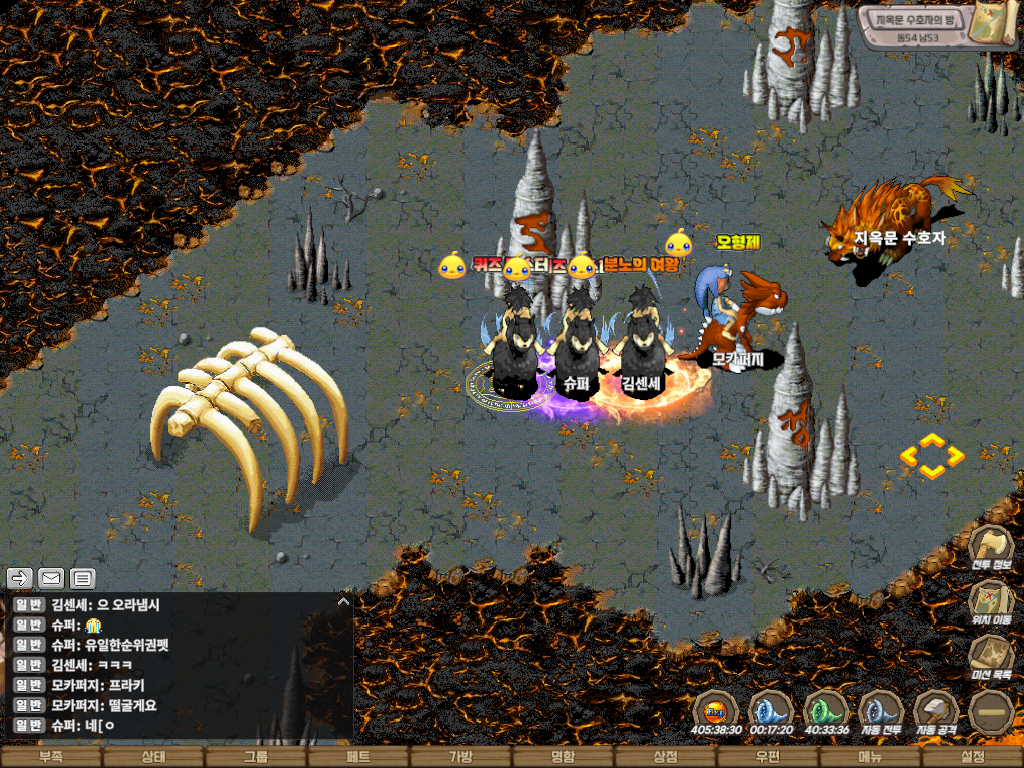Open the 설정 (settings) menu
Image resolution: width=1024 pixels, height=768 pixels.
click(972, 757)
